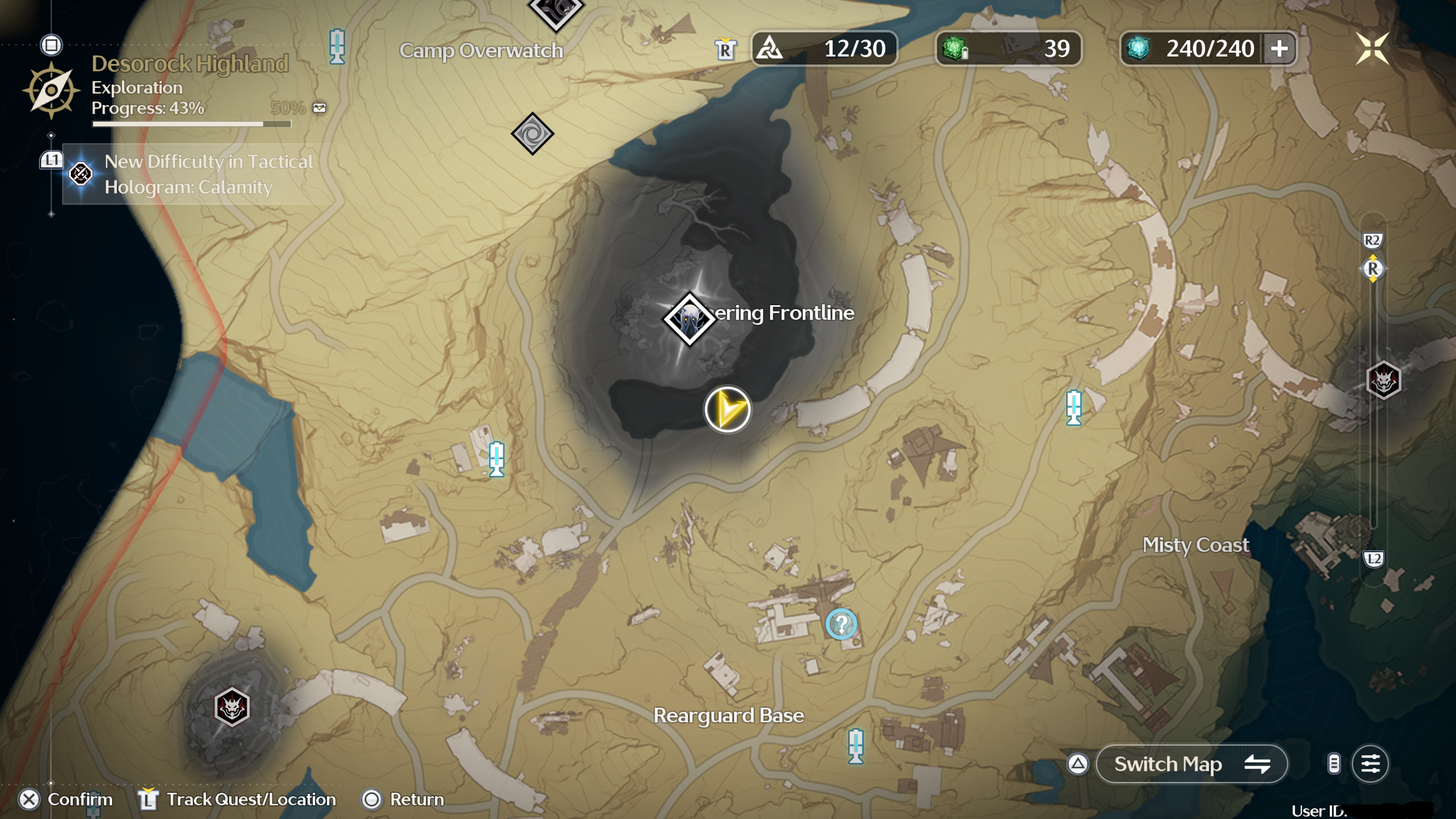Click the Switch Map button
1456x819 pixels.
1191,764
